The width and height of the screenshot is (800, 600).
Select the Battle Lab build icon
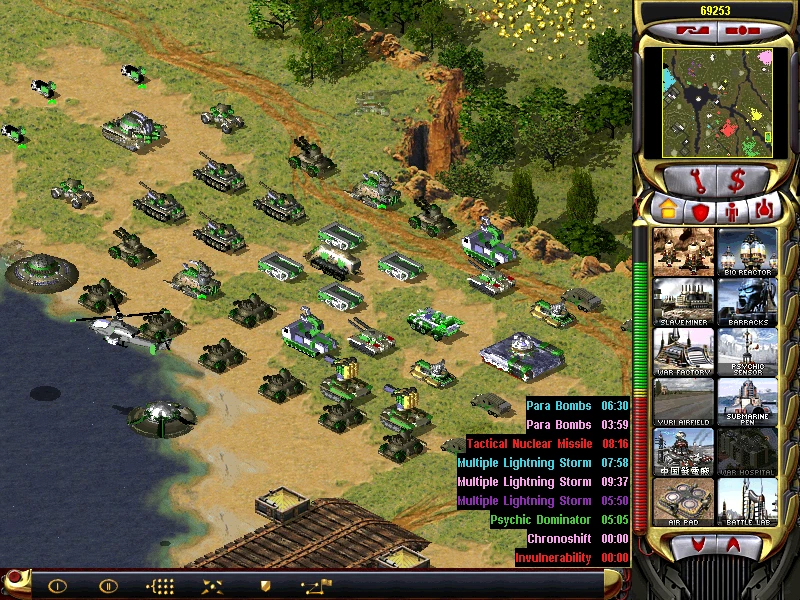[747, 502]
